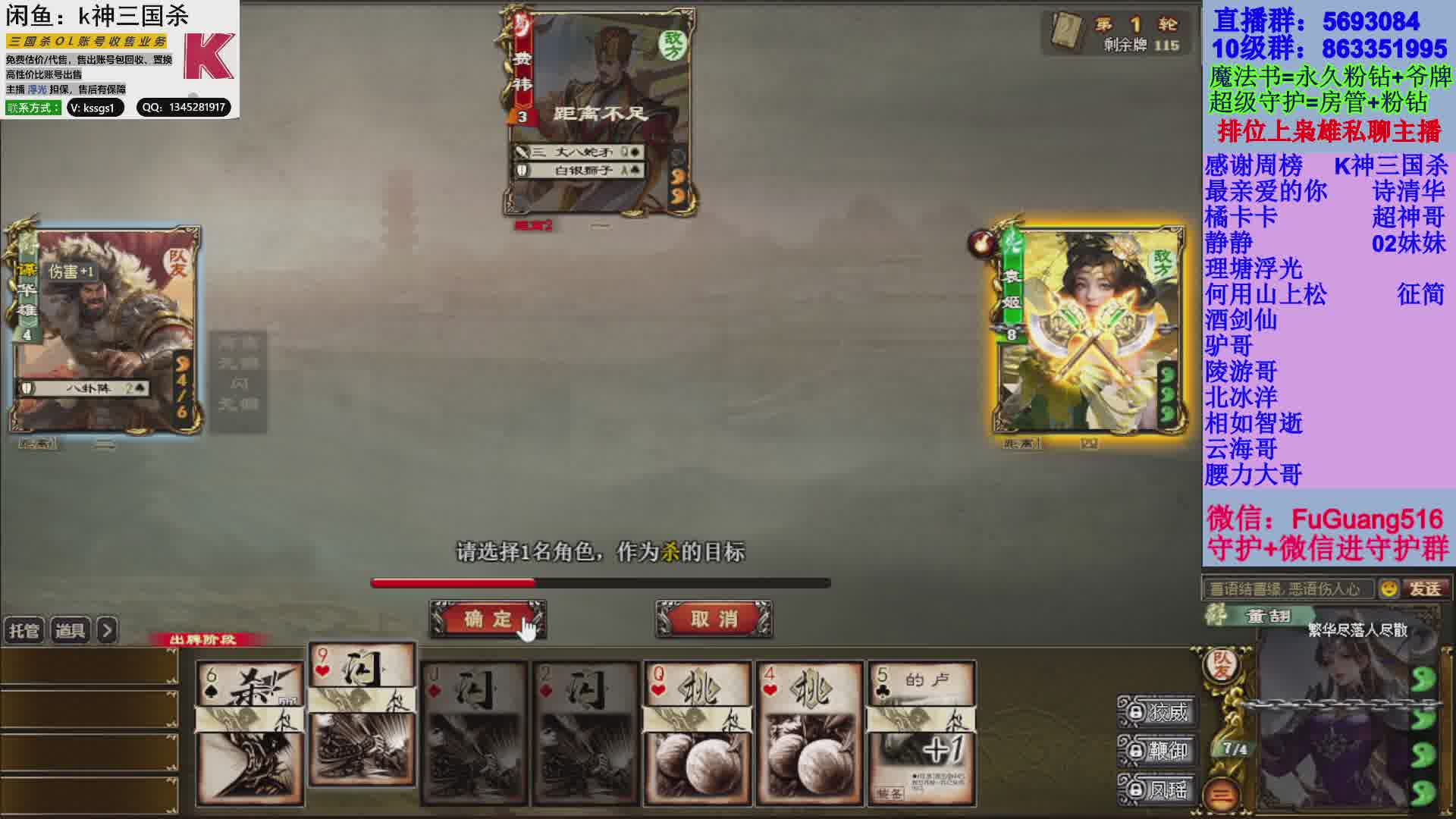Open the round orange menu button

click(1221, 794)
